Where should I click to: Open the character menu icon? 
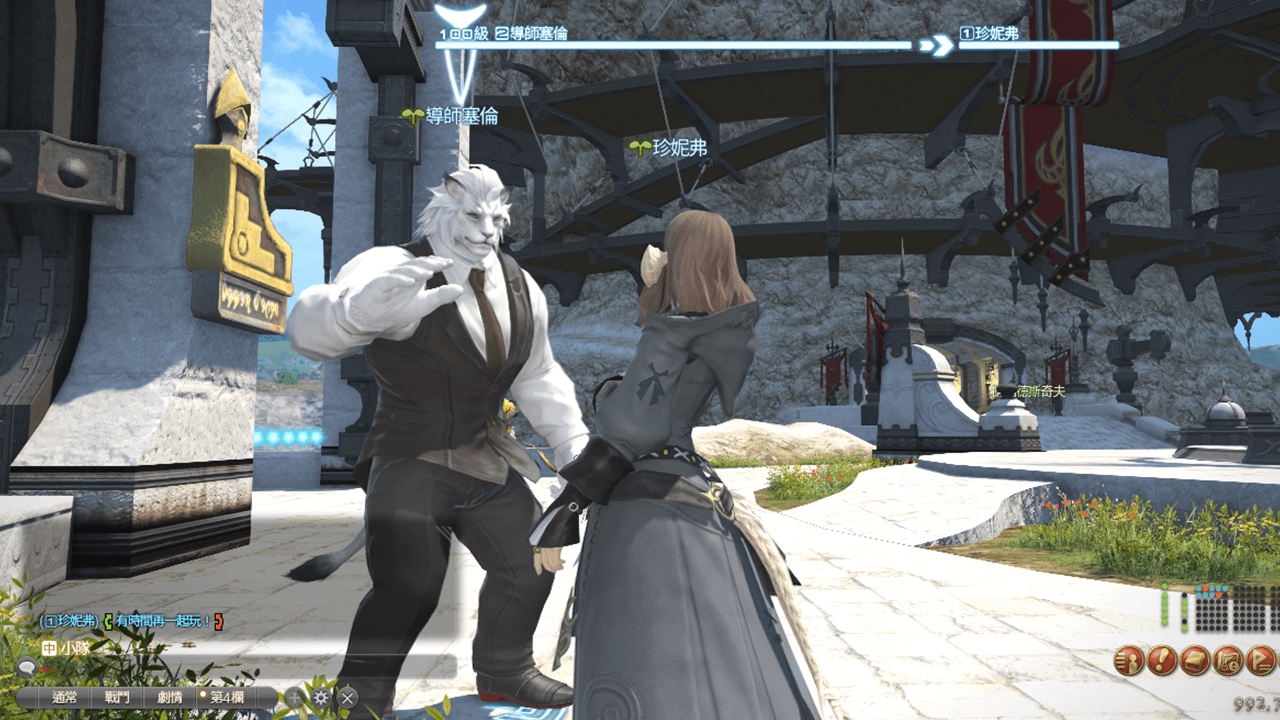pos(1129,661)
